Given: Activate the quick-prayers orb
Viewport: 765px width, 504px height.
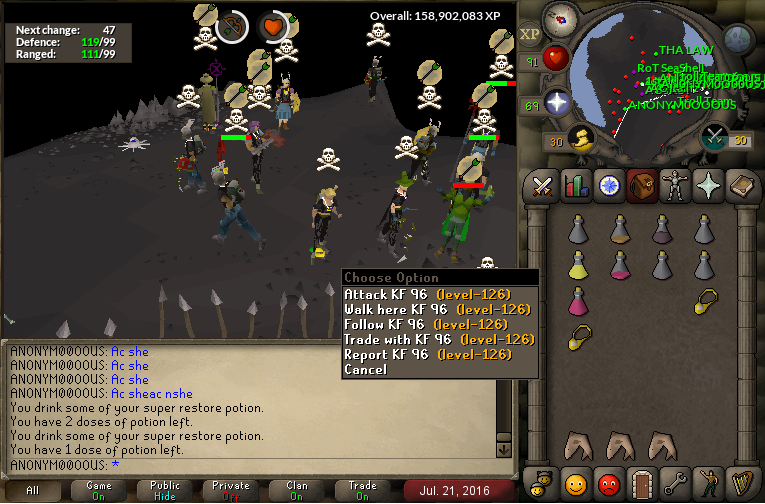Looking at the screenshot, I should click(556, 104).
